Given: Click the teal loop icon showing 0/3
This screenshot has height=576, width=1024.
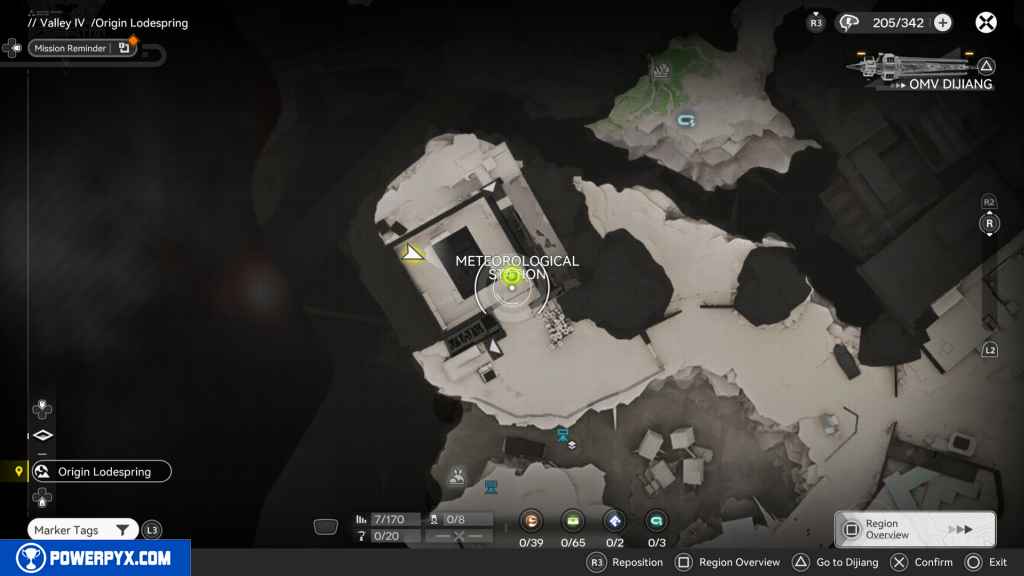Looking at the screenshot, I should tap(656, 520).
